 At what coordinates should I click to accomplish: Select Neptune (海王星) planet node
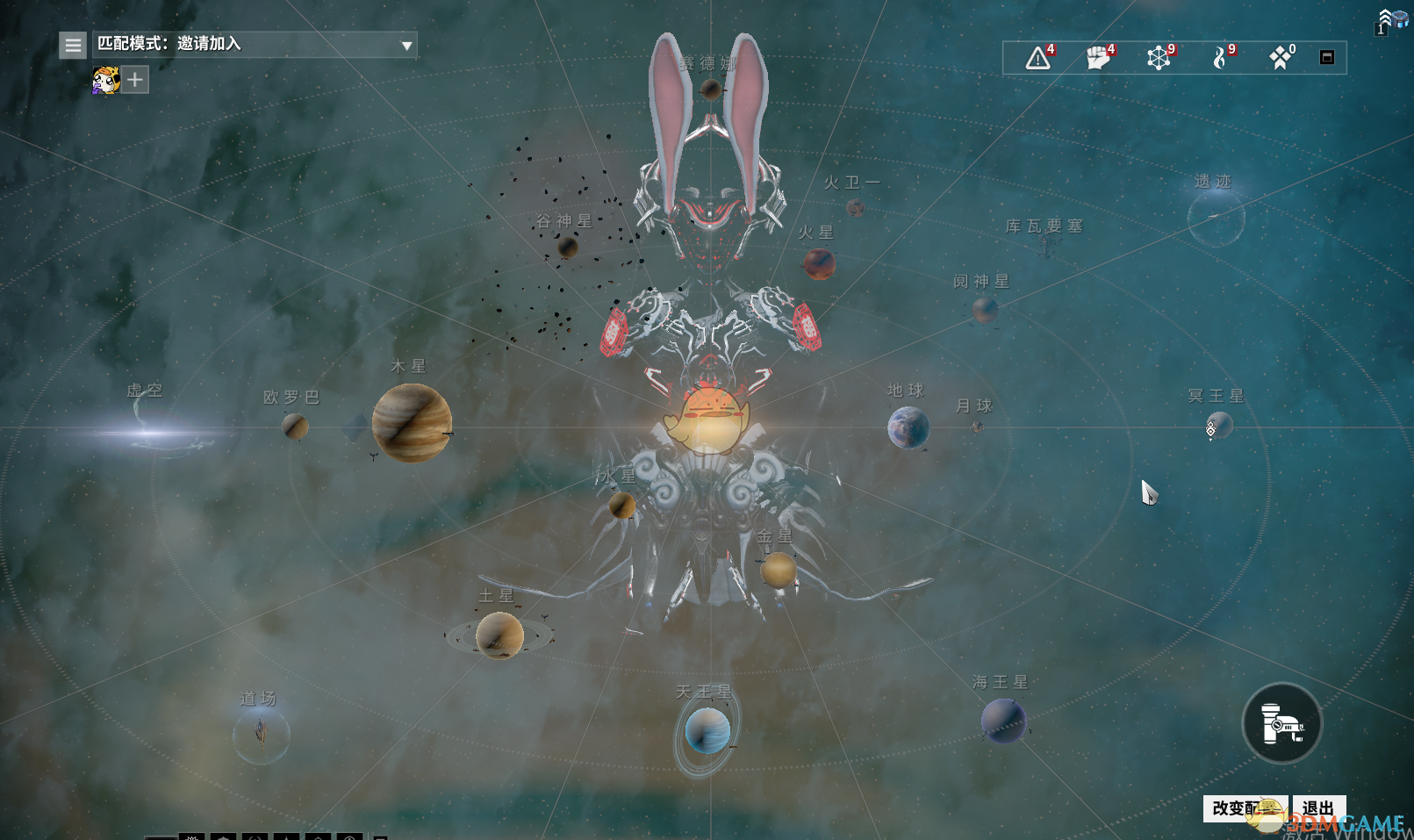point(1002,721)
